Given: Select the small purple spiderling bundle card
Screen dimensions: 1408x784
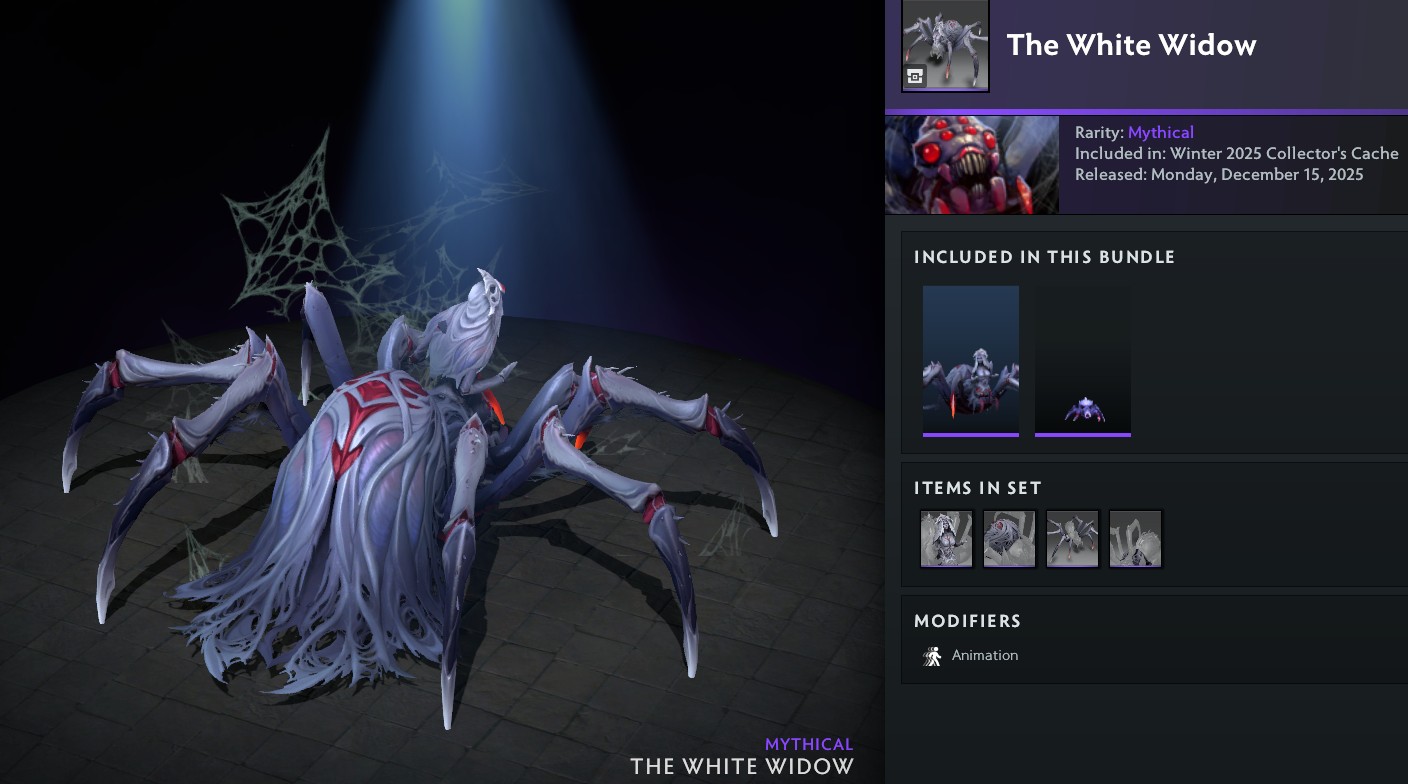Looking at the screenshot, I should [1082, 361].
